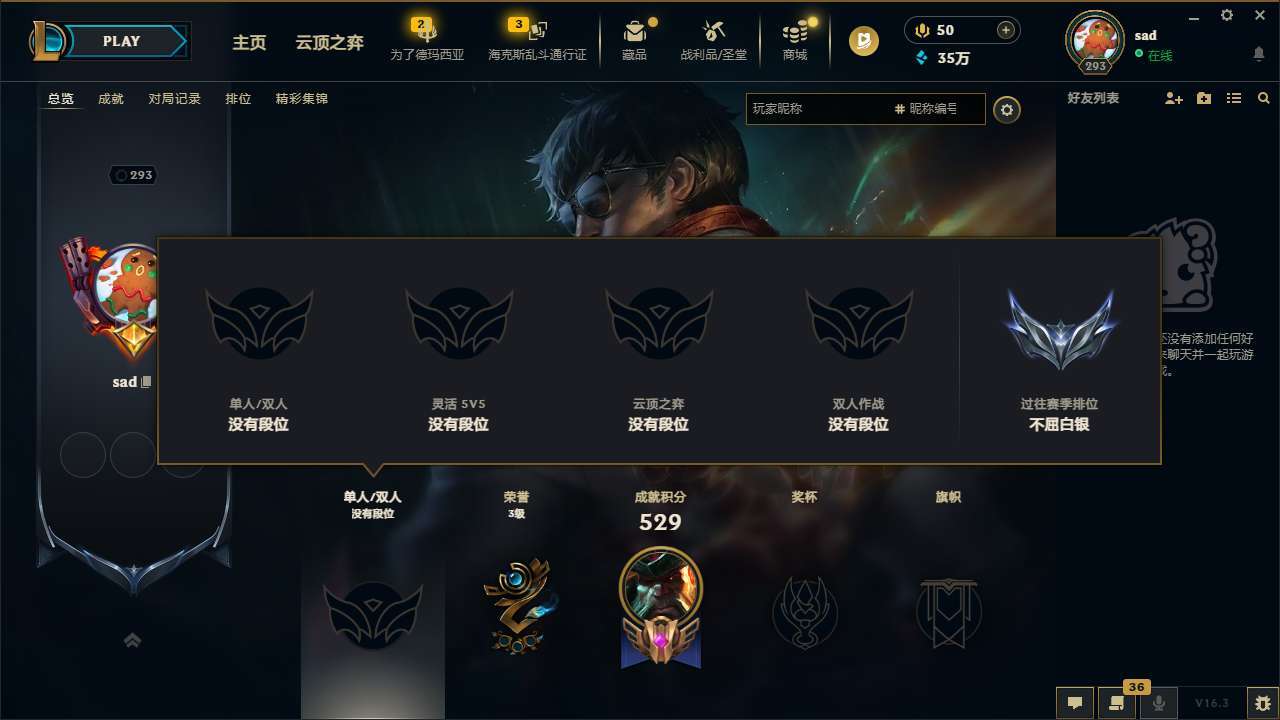
Task: Toggle the friends list view layout icon
Action: coord(1233,98)
